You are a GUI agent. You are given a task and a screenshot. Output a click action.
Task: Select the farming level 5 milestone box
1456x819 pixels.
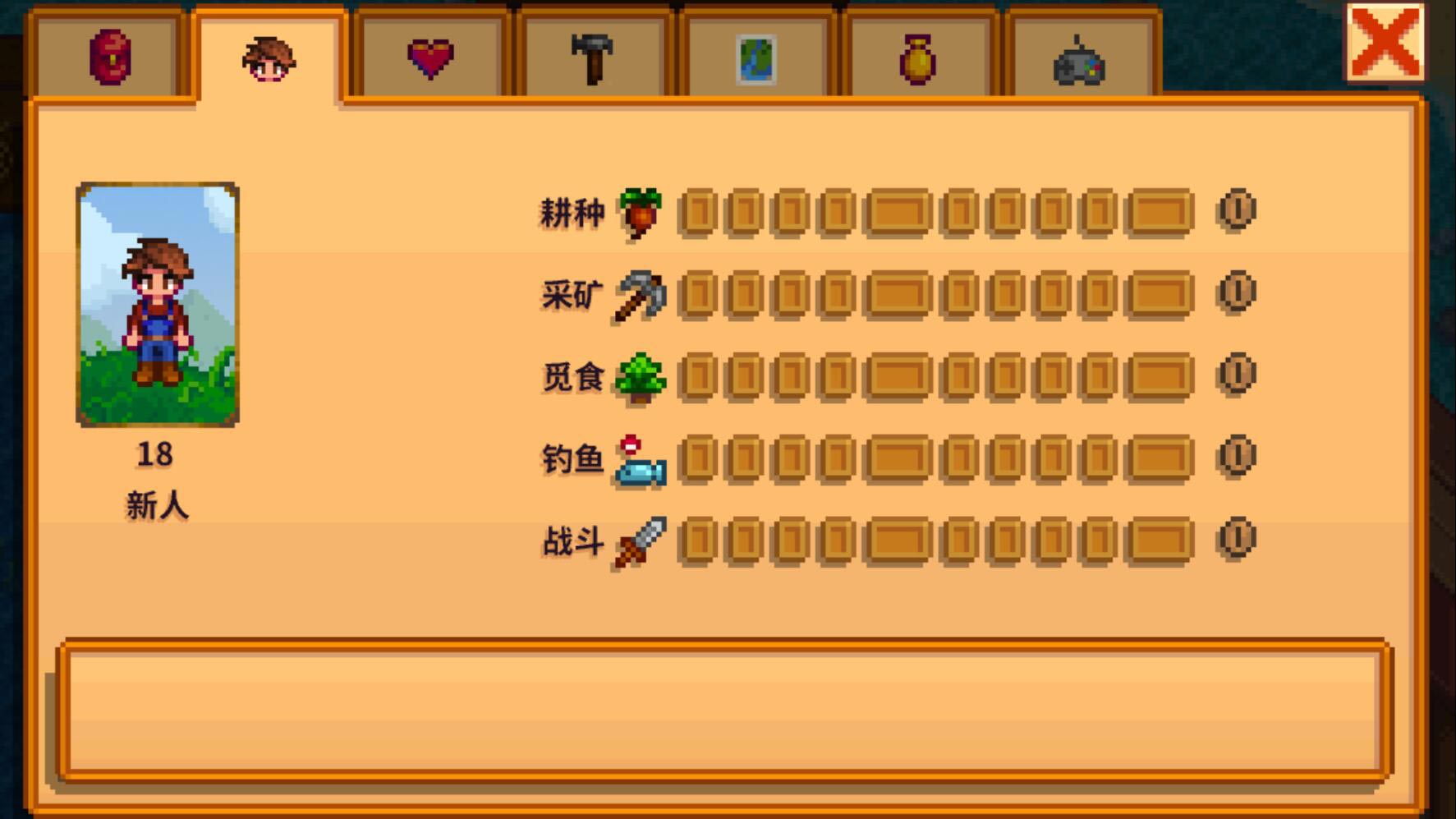coord(897,212)
